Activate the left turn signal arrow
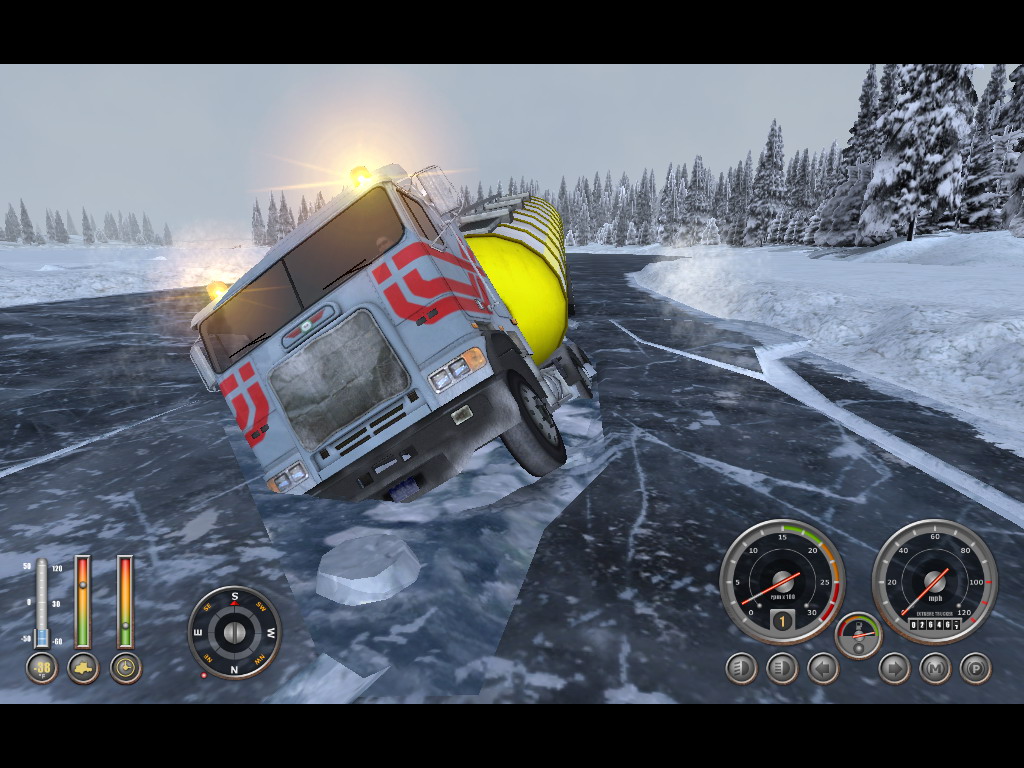 (823, 668)
